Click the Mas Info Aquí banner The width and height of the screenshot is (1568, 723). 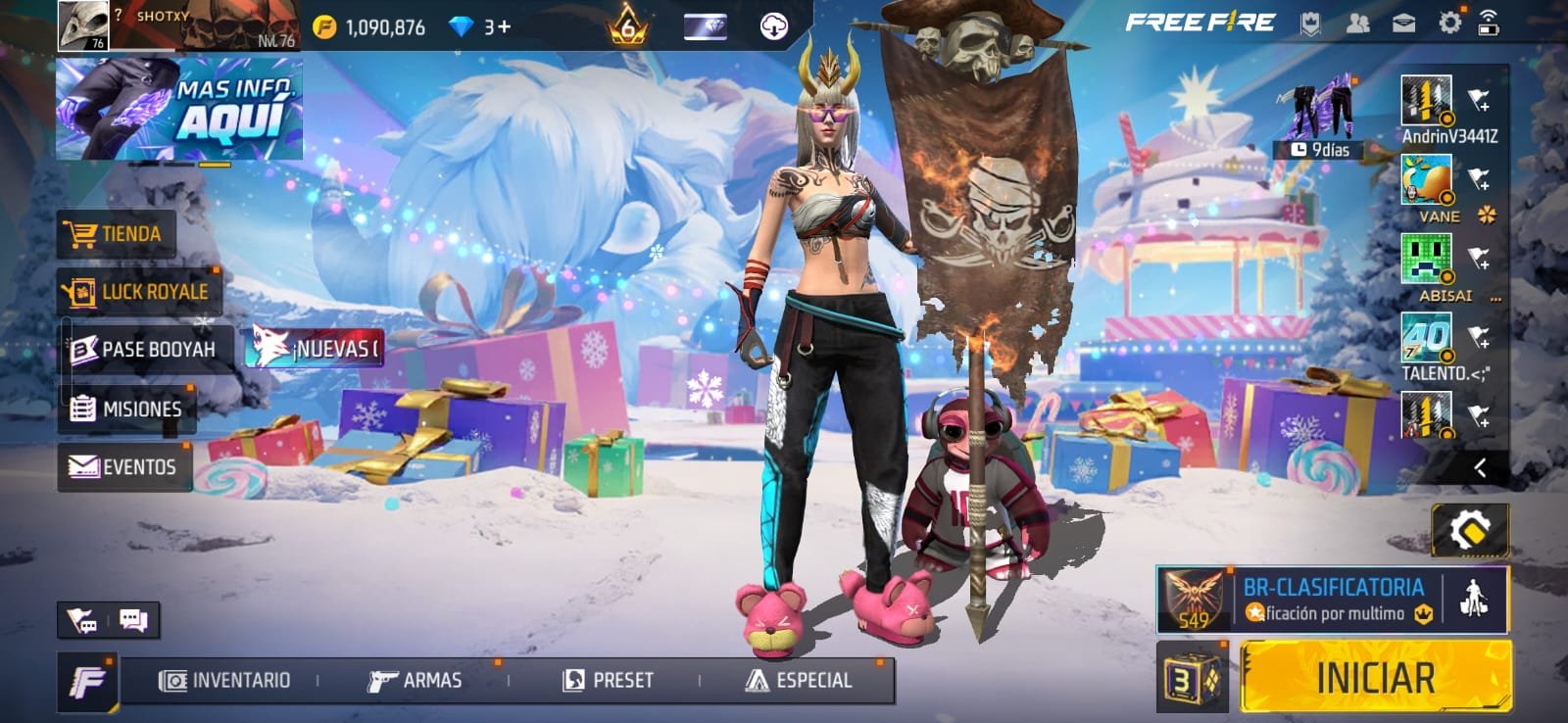point(179,109)
